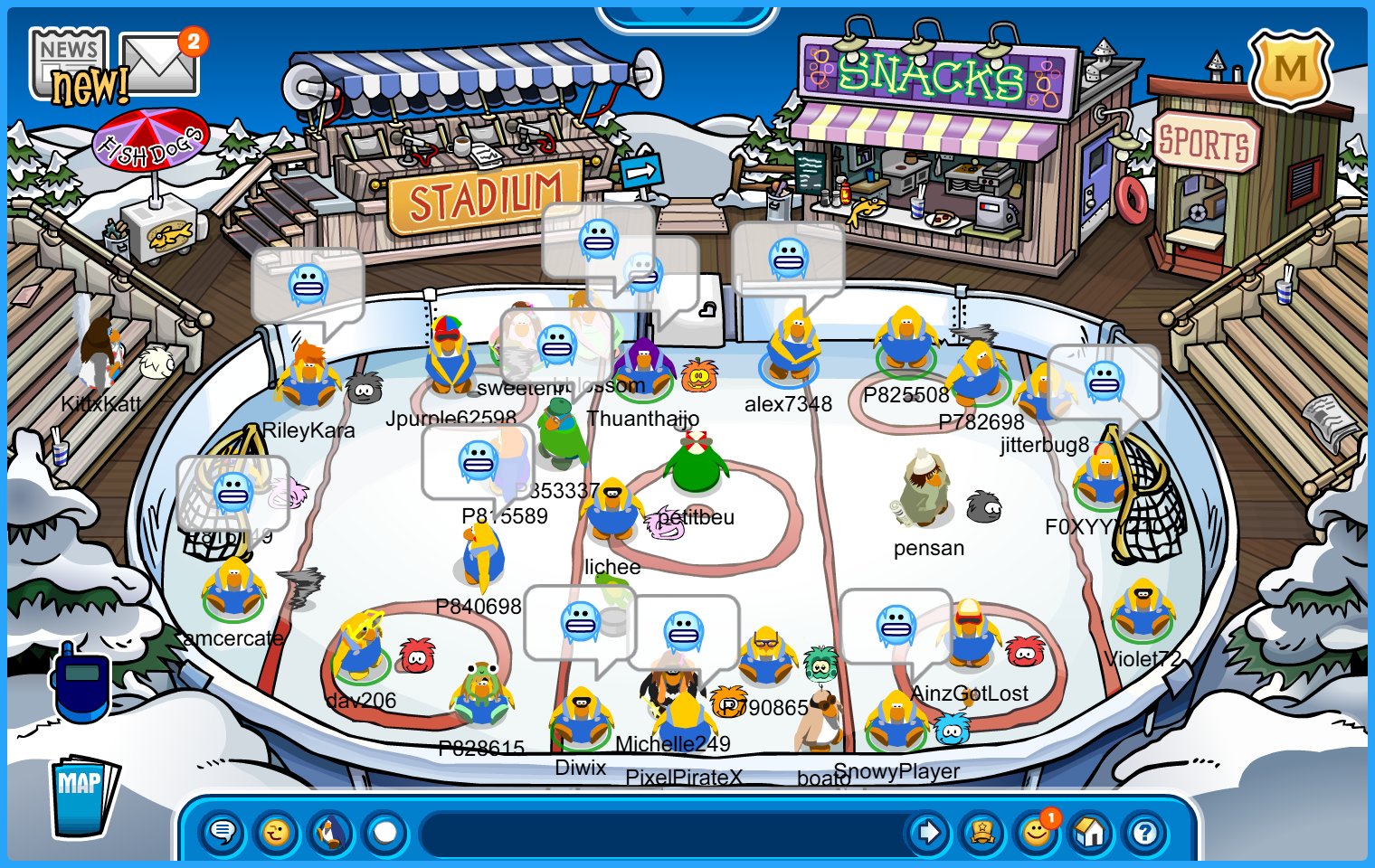Send the chat message with arrow button
This screenshot has width=1375, height=868.
click(928, 832)
